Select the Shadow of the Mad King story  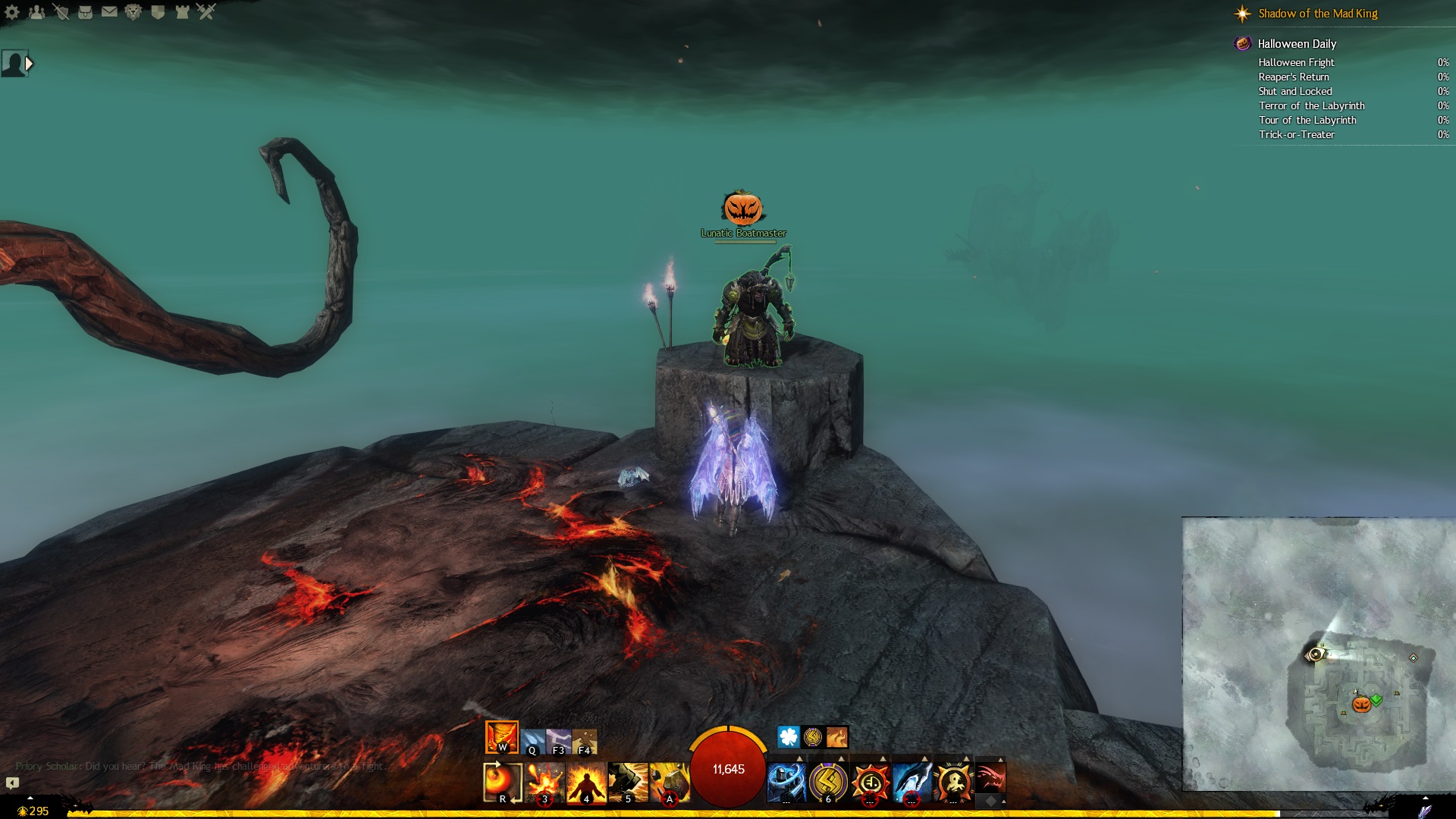coord(1317,14)
